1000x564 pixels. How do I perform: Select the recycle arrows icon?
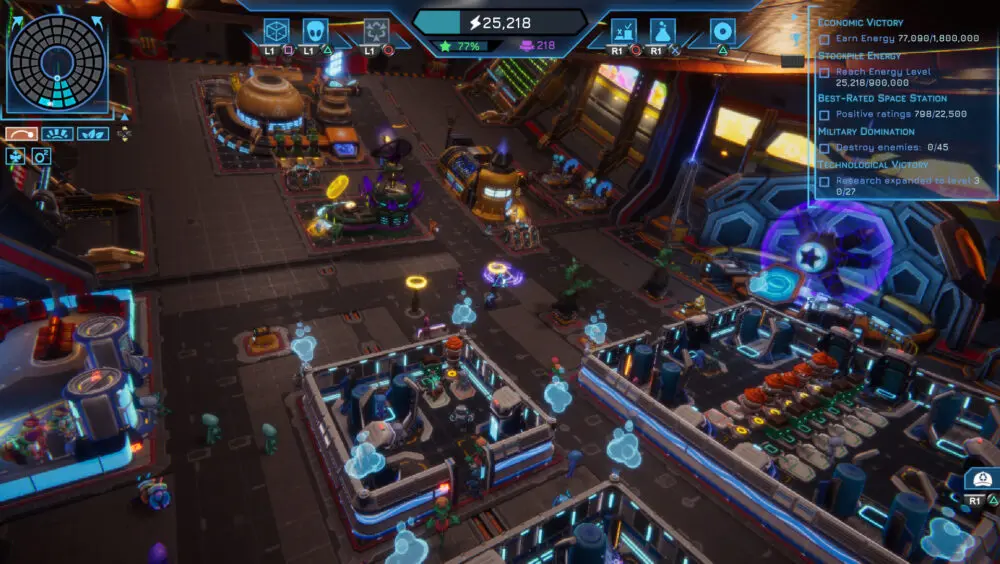(377, 31)
